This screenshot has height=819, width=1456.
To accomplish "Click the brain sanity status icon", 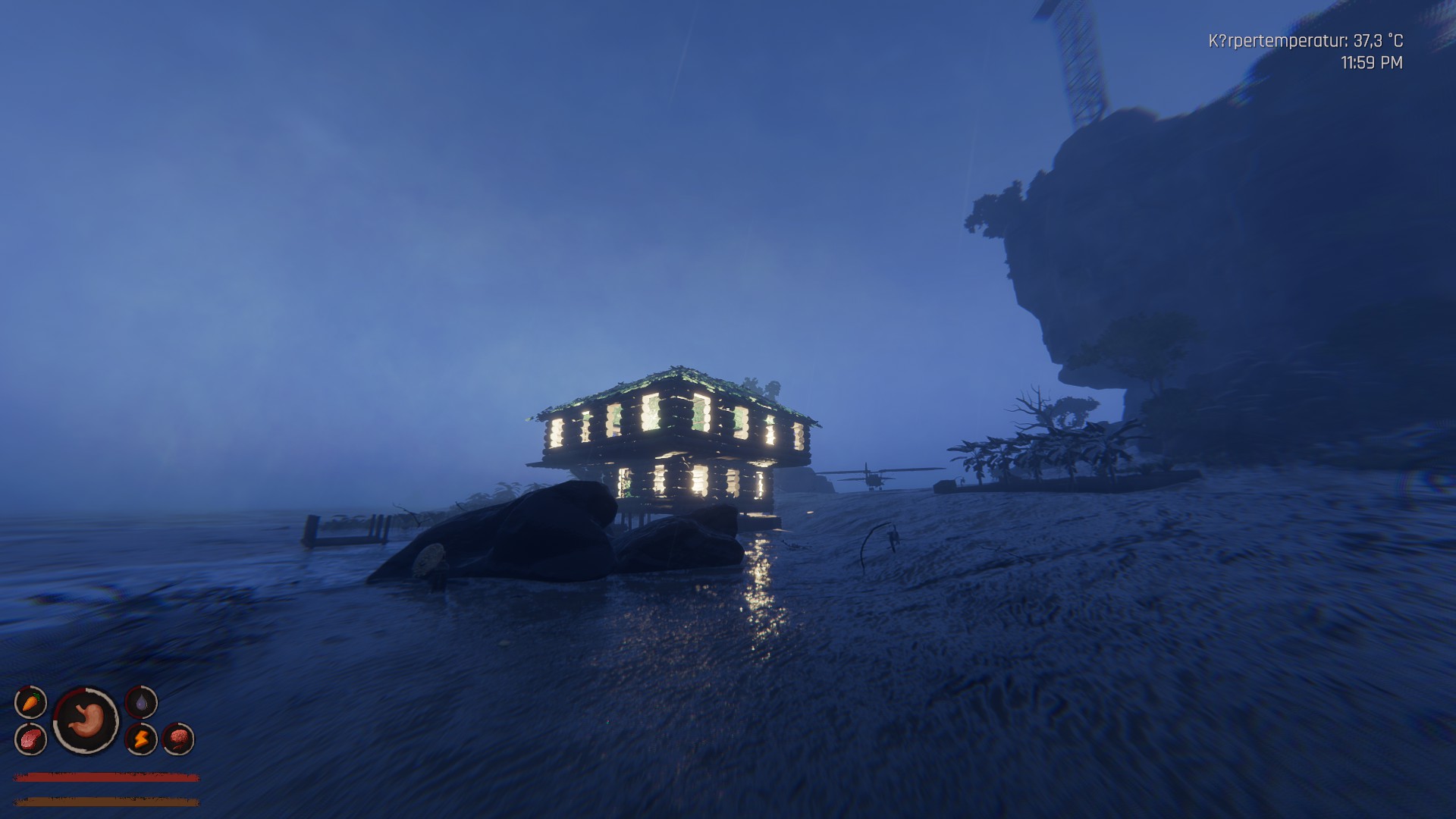I will click(178, 738).
